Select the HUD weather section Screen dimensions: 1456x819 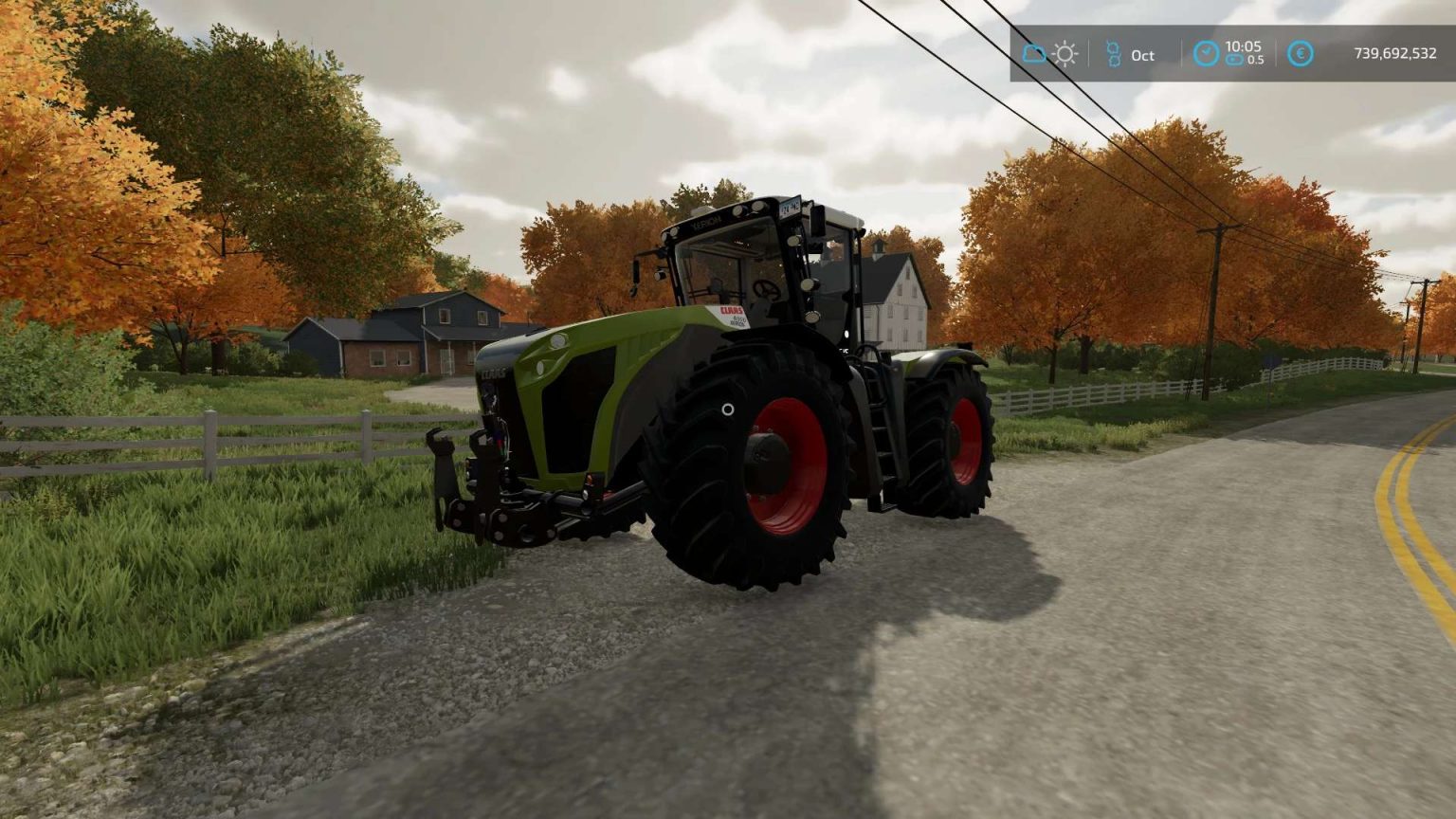[1048, 53]
